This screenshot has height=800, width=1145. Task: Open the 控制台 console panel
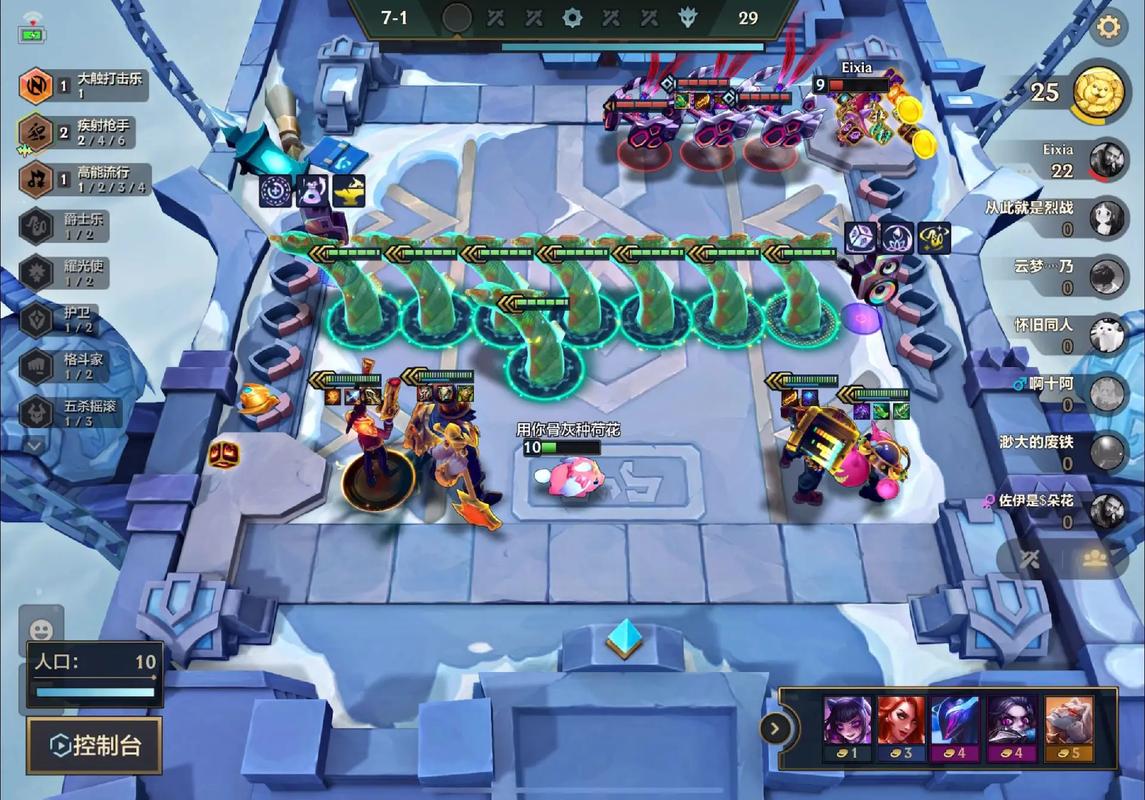94,745
